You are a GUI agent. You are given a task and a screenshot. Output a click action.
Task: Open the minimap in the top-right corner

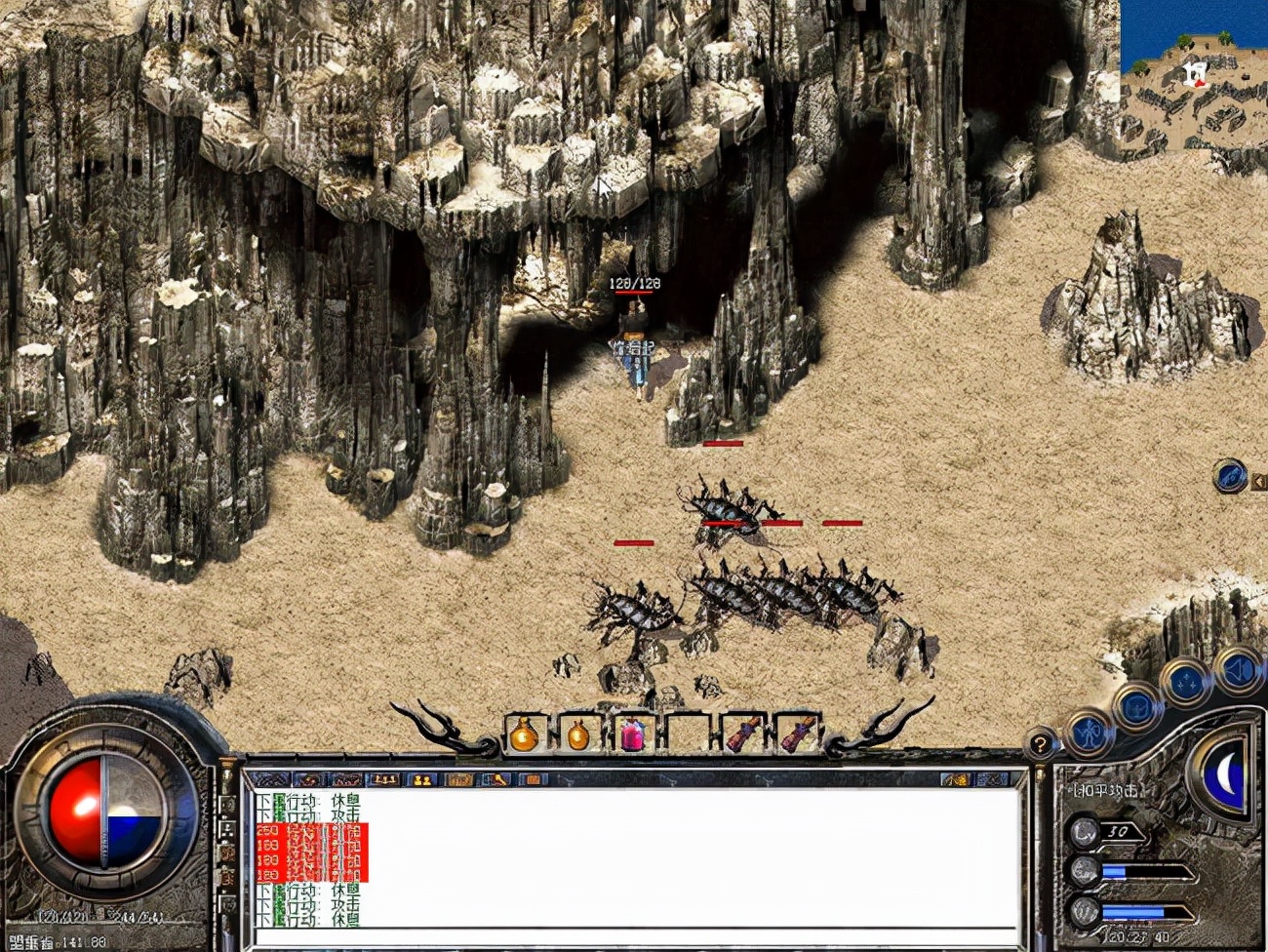(x=1194, y=76)
